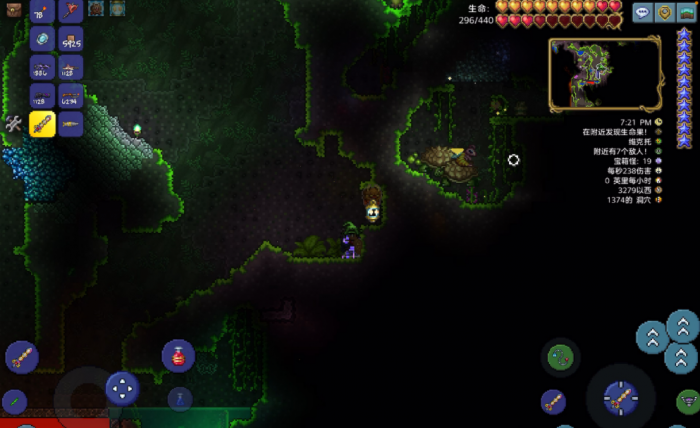Open the landscape button beside the map pin
The image size is (700, 428).
click(x=685, y=13)
